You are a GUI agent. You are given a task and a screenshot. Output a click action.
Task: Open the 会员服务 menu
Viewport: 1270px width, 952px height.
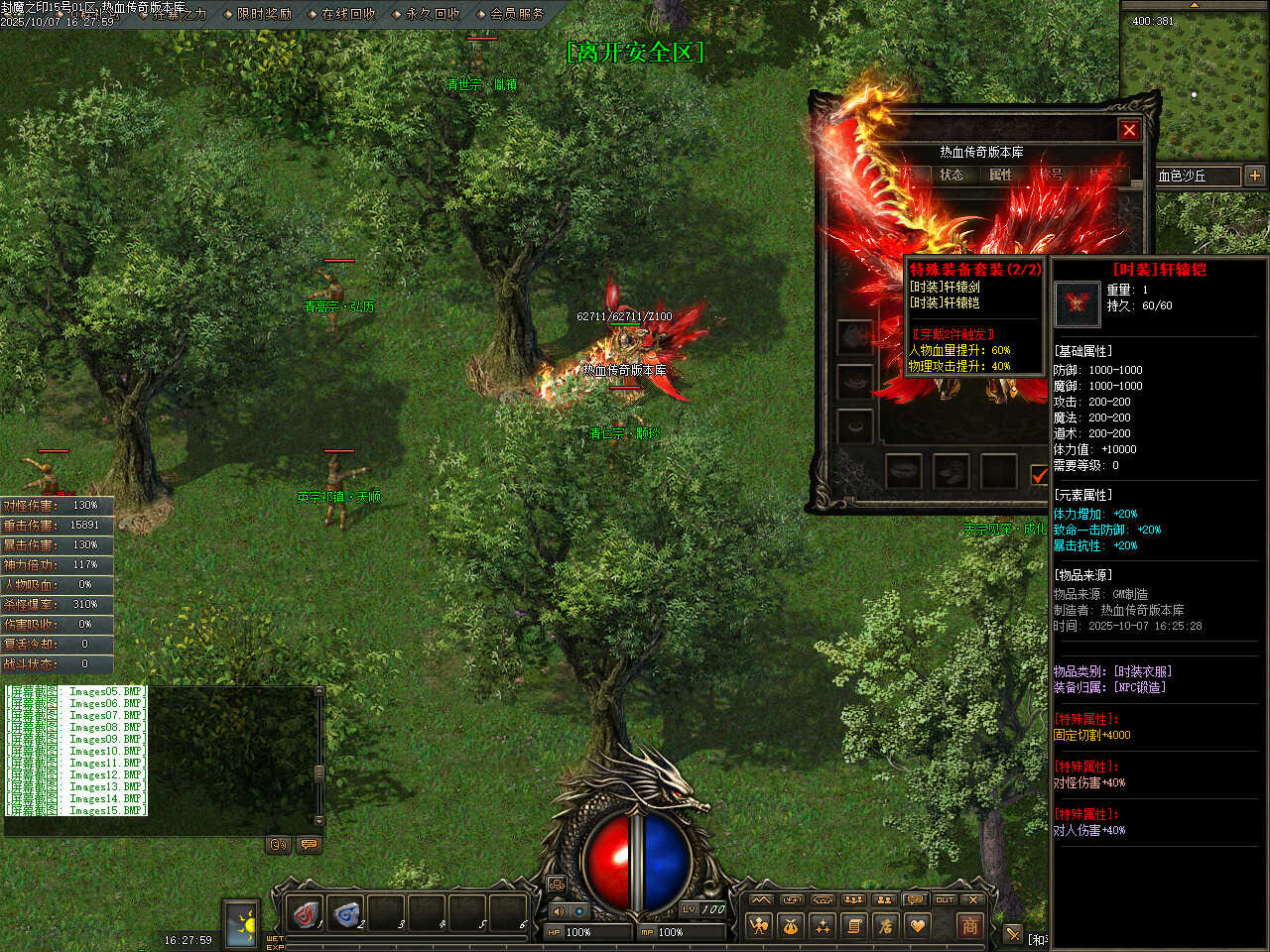coord(517,14)
